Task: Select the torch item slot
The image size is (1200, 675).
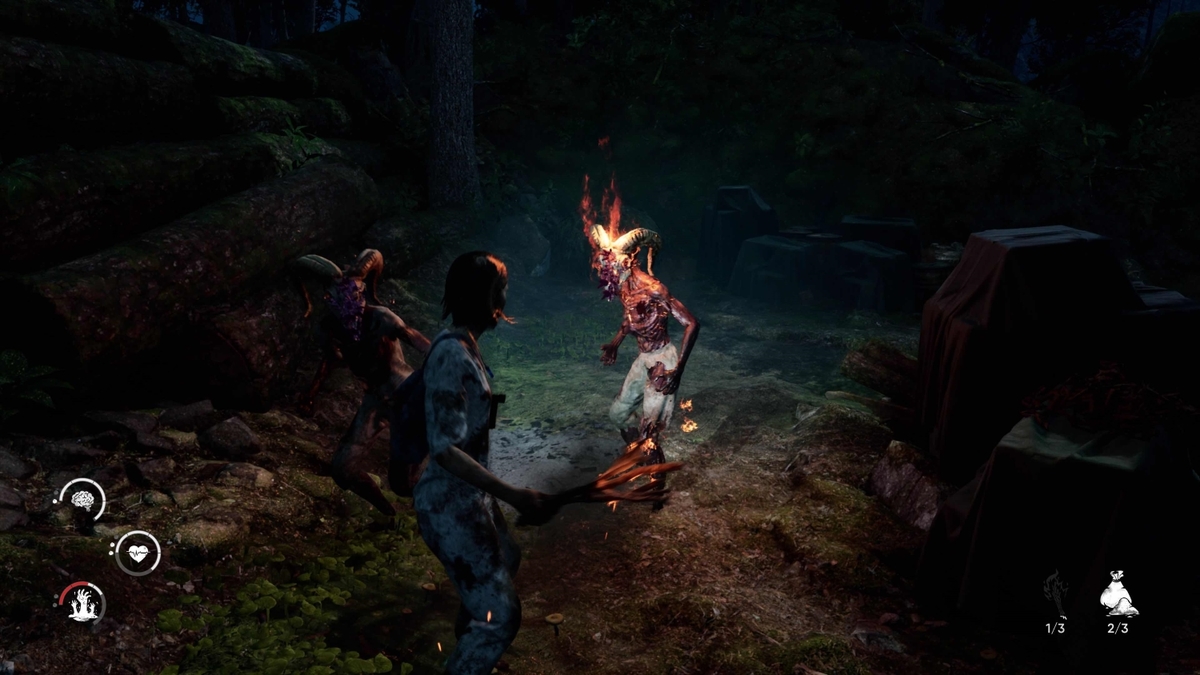Action: 1055,594
